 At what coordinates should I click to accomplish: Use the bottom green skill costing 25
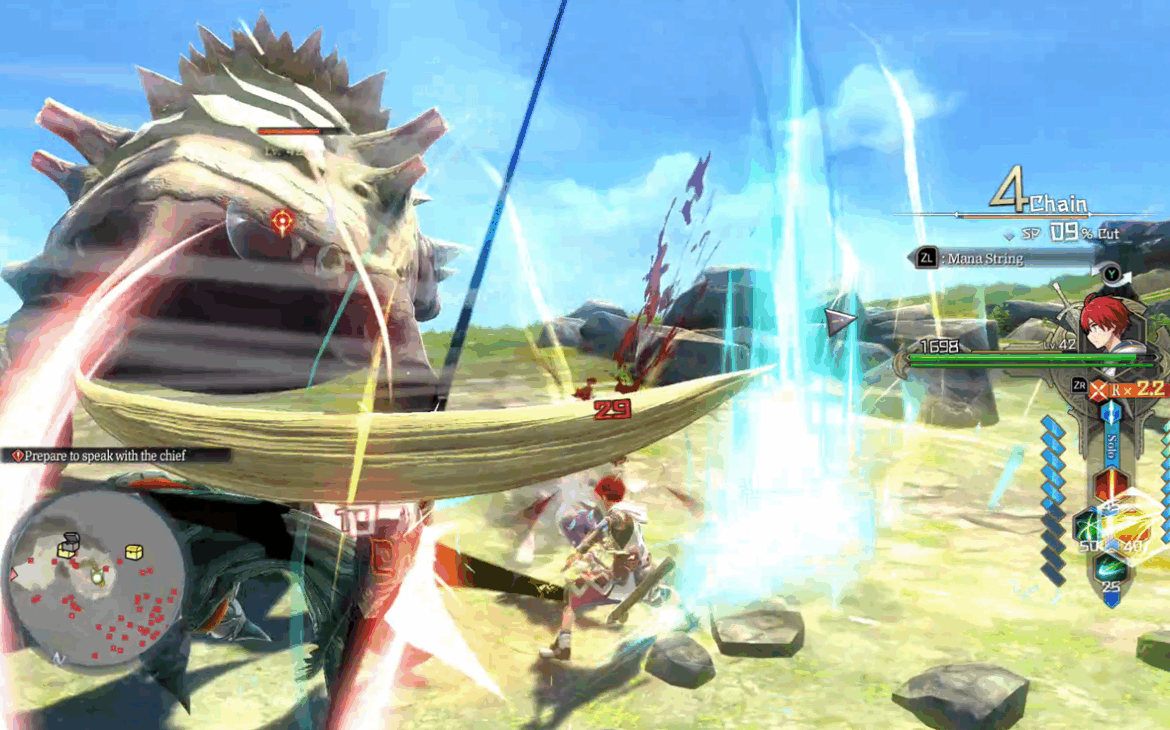pyautogui.click(x=1111, y=570)
